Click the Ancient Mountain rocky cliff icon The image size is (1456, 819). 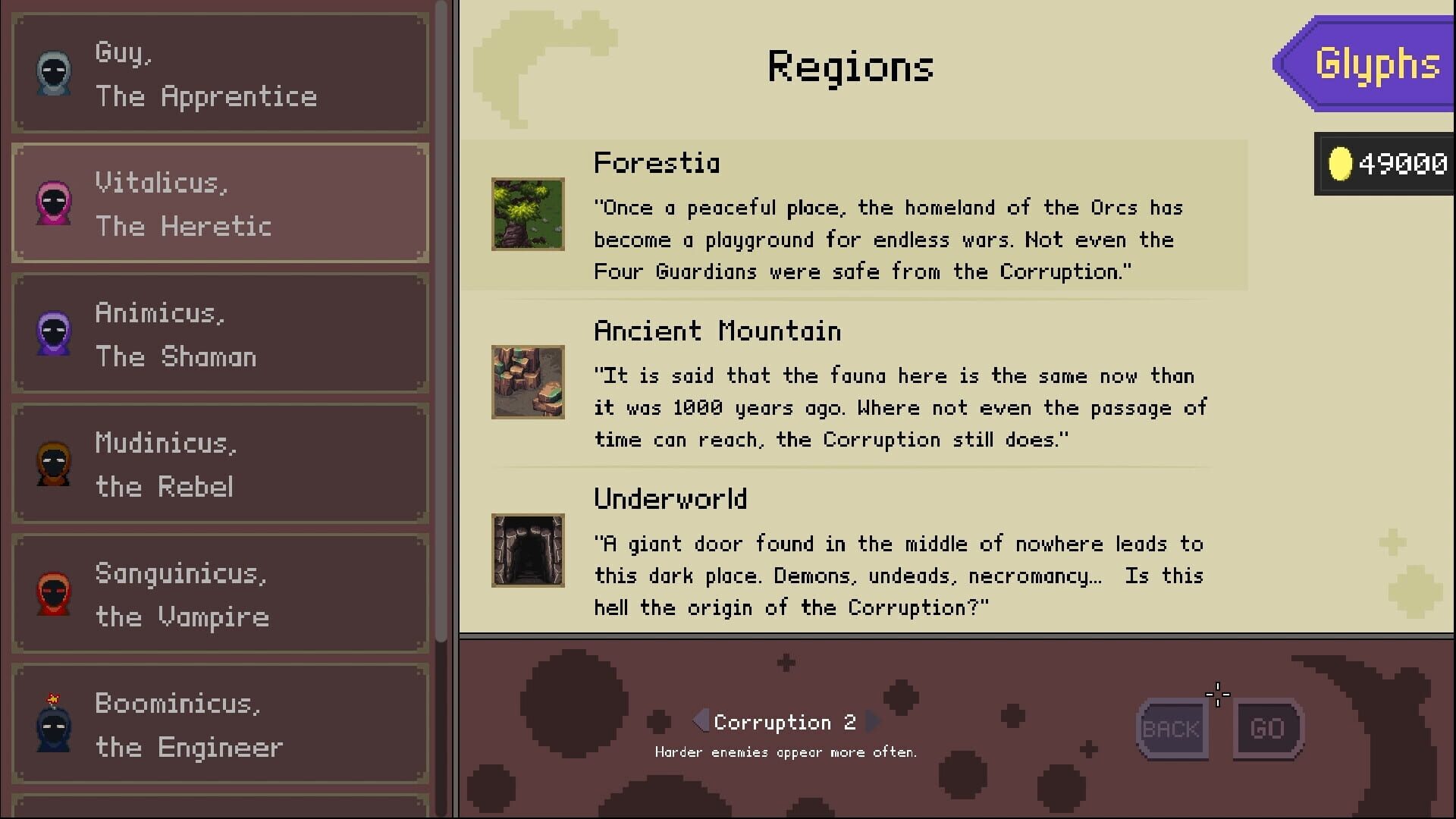click(528, 382)
